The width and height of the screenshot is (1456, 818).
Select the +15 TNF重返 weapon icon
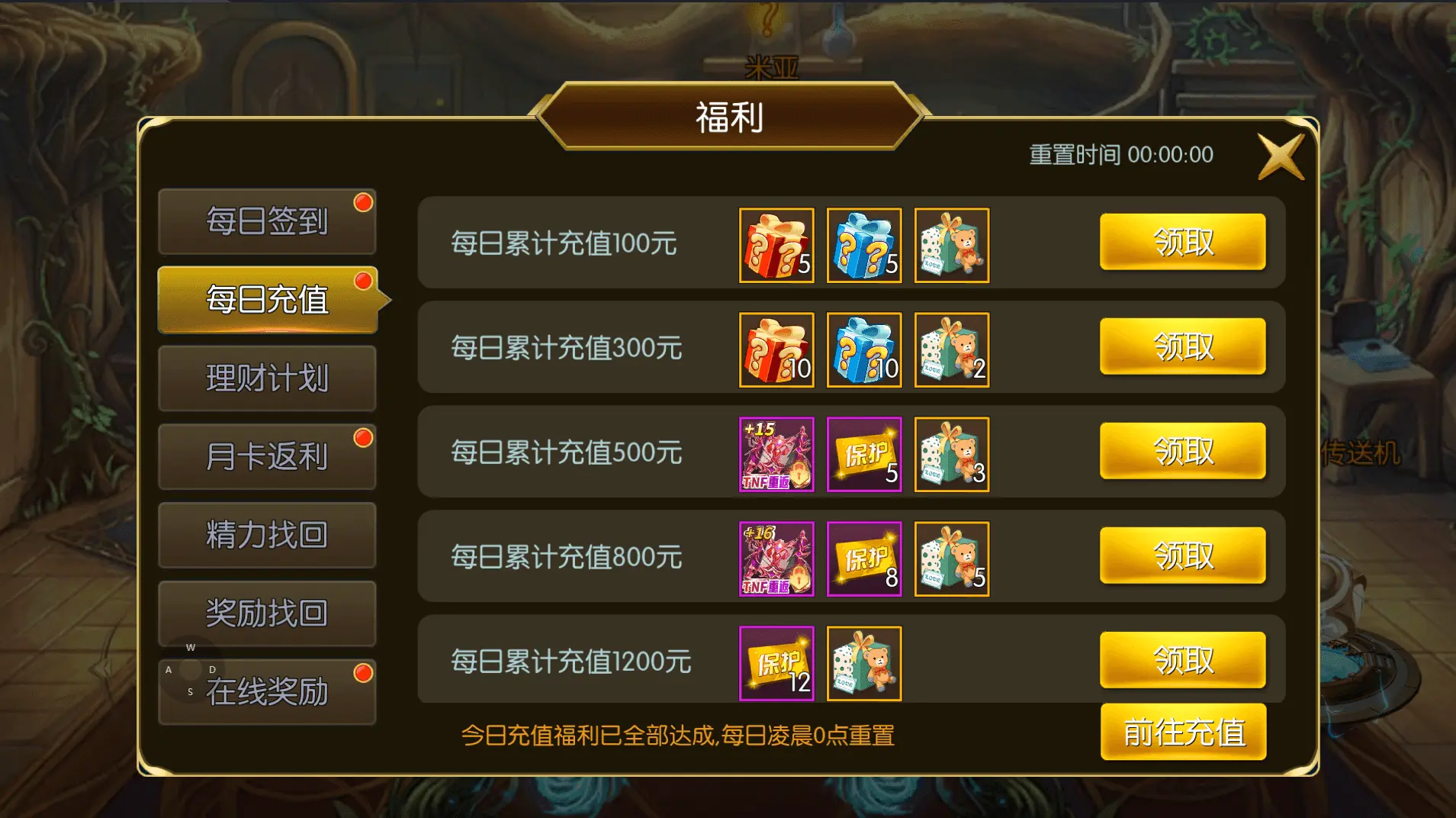click(776, 455)
